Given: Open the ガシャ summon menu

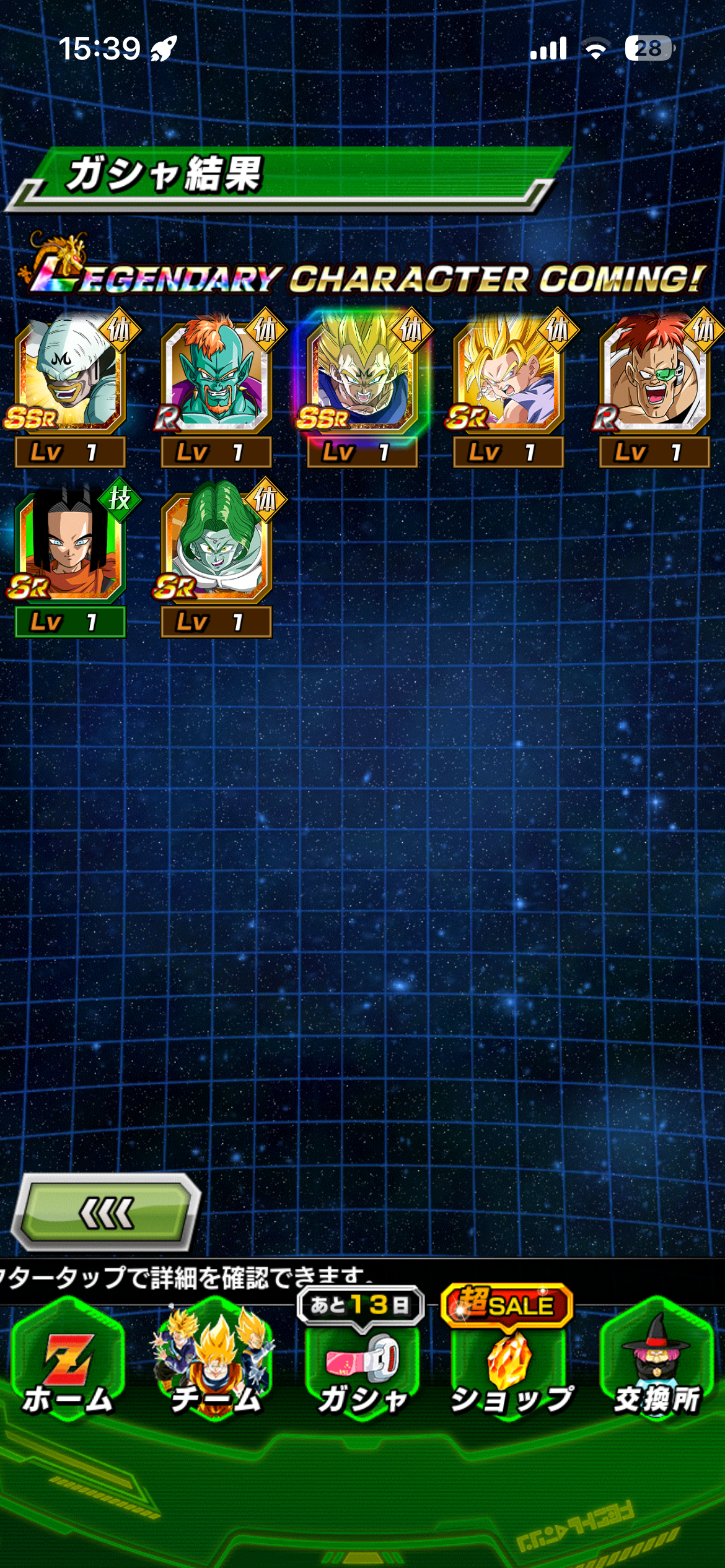Looking at the screenshot, I should tap(362, 1370).
